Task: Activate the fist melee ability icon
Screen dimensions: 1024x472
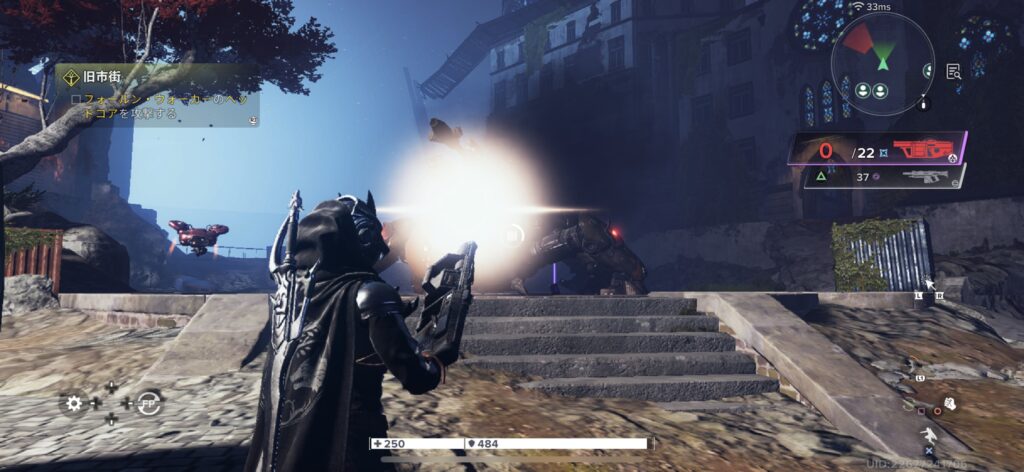Action: 950,404
